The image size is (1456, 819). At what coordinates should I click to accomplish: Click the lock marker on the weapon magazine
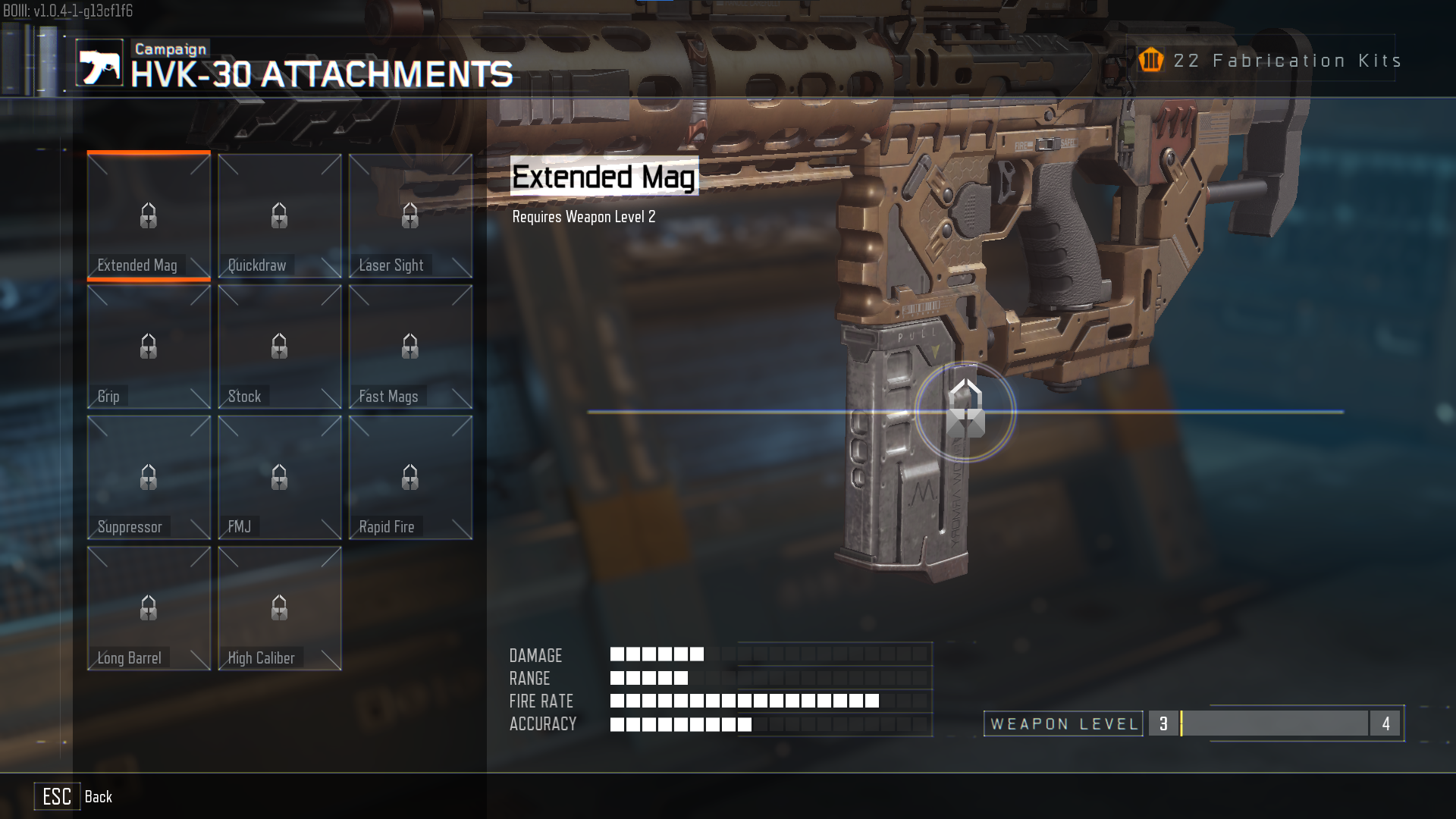(x=965, y=411)
